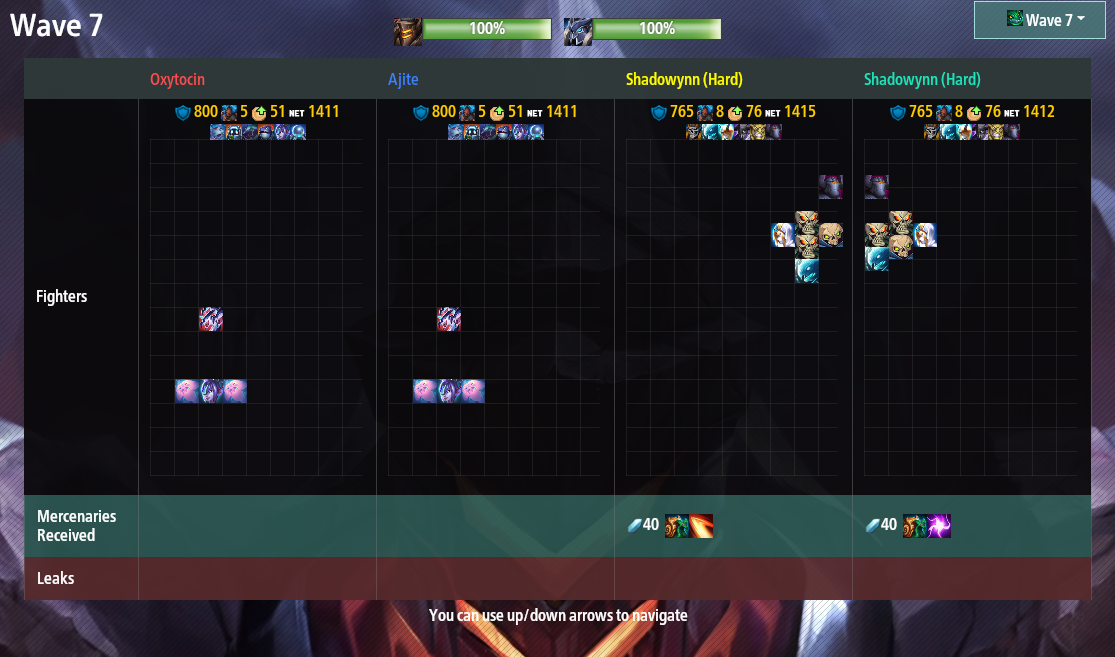Pick yellow Shadowynn's white-haired fighter on grid
Viewport: 1115px width, 657px height.
click(x=783, y=235)
